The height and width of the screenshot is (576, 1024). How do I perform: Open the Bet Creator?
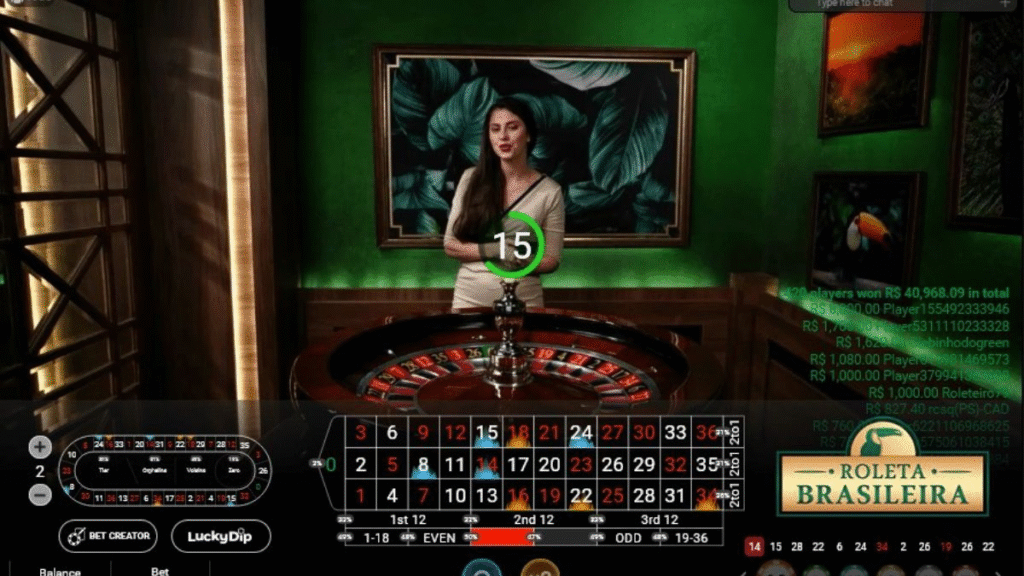click(x=108, y=536)
